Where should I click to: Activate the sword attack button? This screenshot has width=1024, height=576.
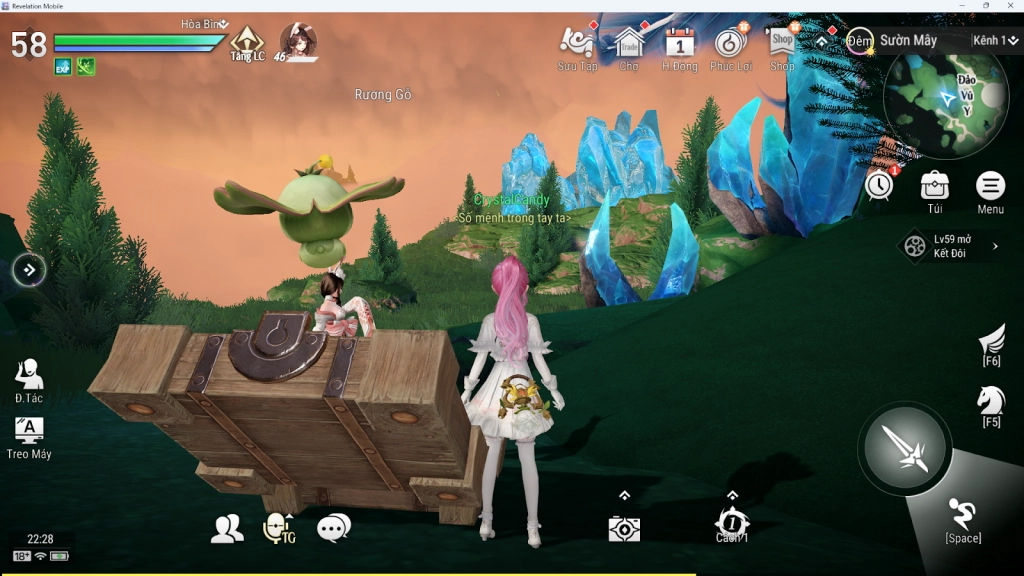click(x=904, y=448)
